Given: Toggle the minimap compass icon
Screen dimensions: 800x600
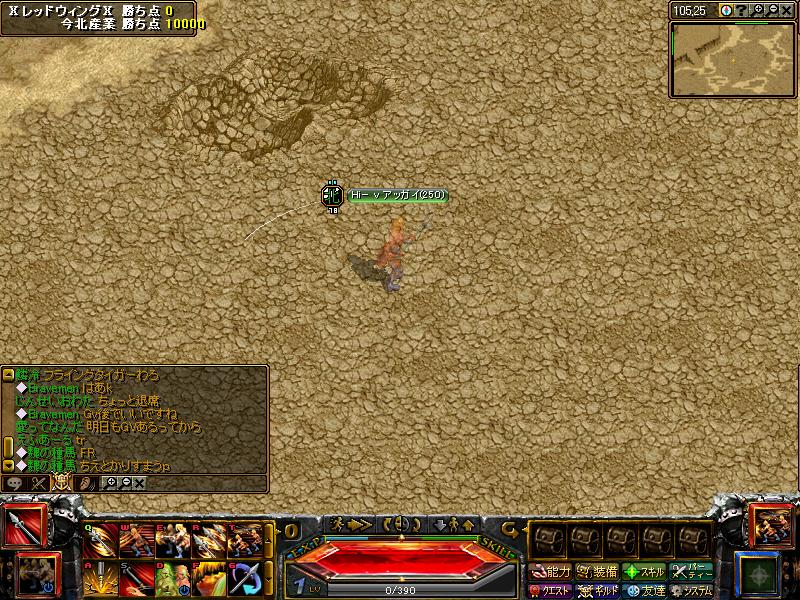Looking at the screenshot, I should point(726,10).
